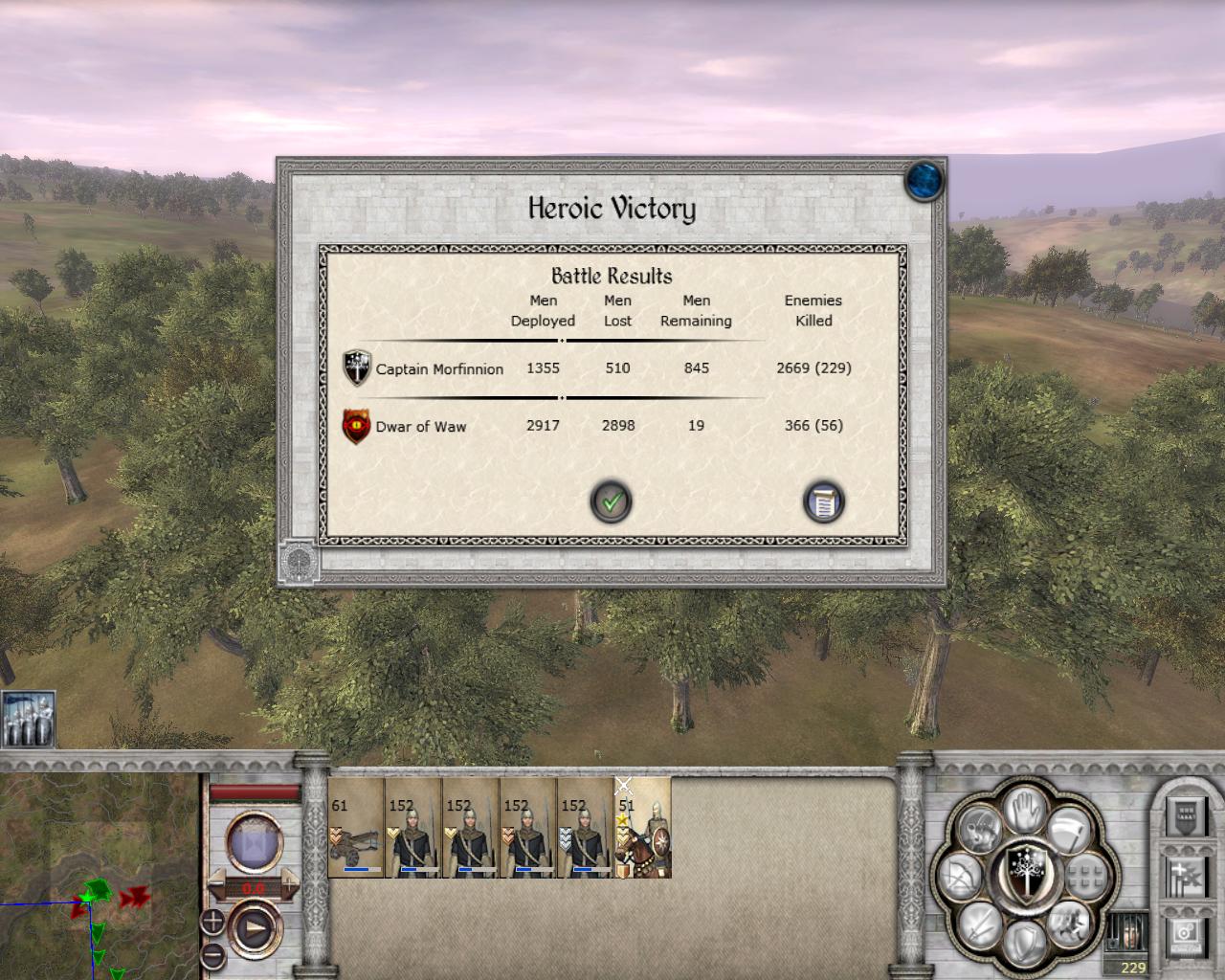Viewport: 1225px width, 980px height.
Task: Confirm battle results with the green checkmark
Action: point(611,501)
